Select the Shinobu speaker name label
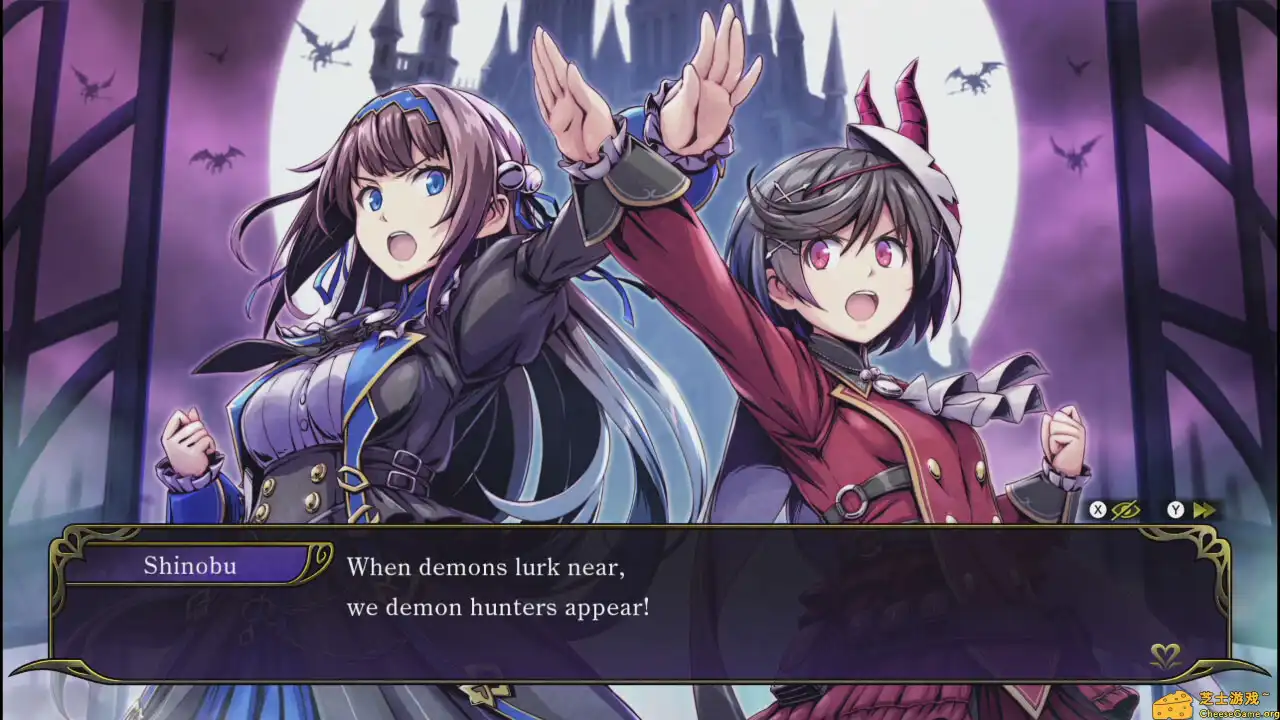This screenshot has height=720, width=1280. tap(190, 566)
